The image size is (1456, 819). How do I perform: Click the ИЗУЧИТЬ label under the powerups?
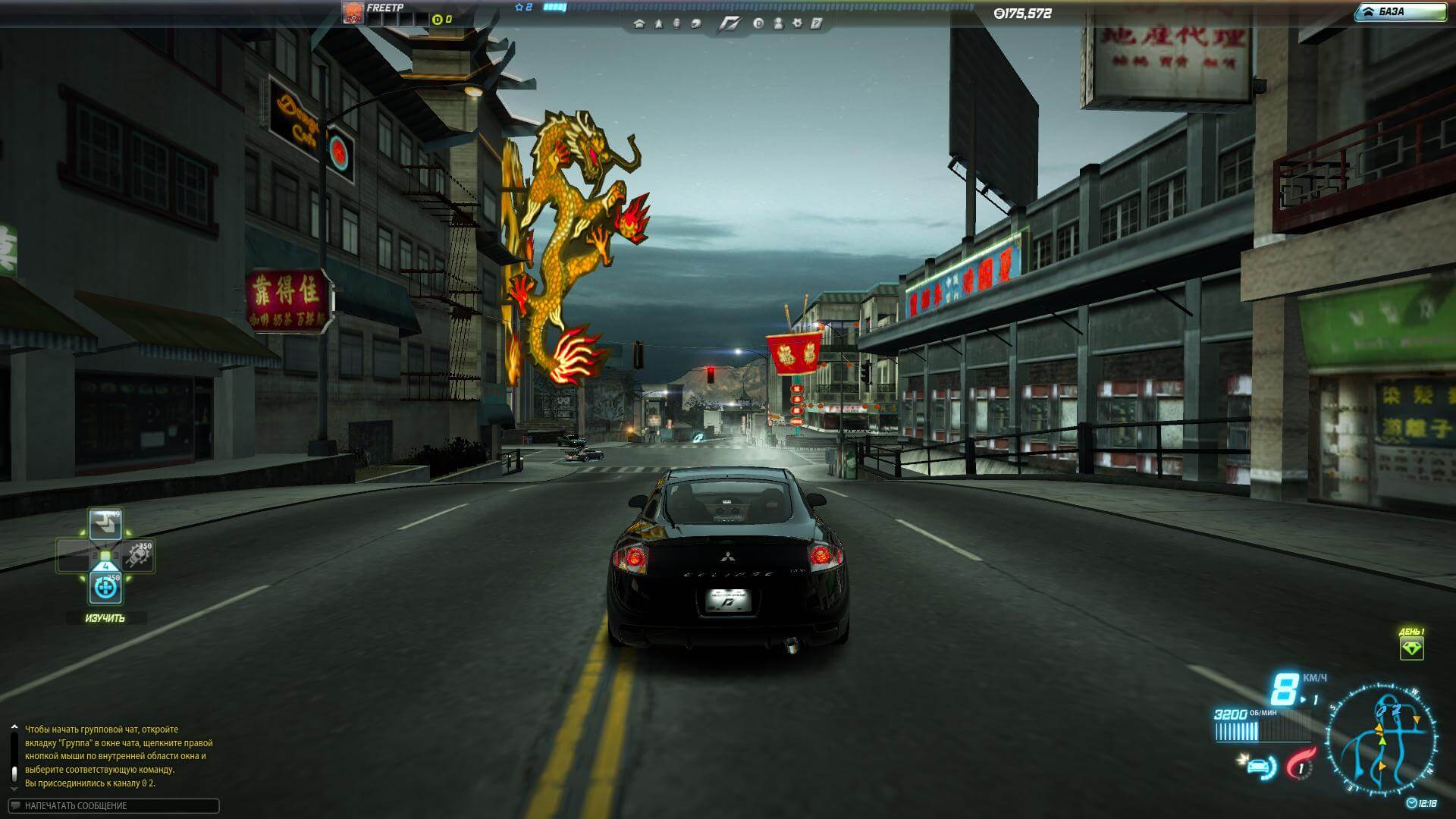[x=105, y=618]
